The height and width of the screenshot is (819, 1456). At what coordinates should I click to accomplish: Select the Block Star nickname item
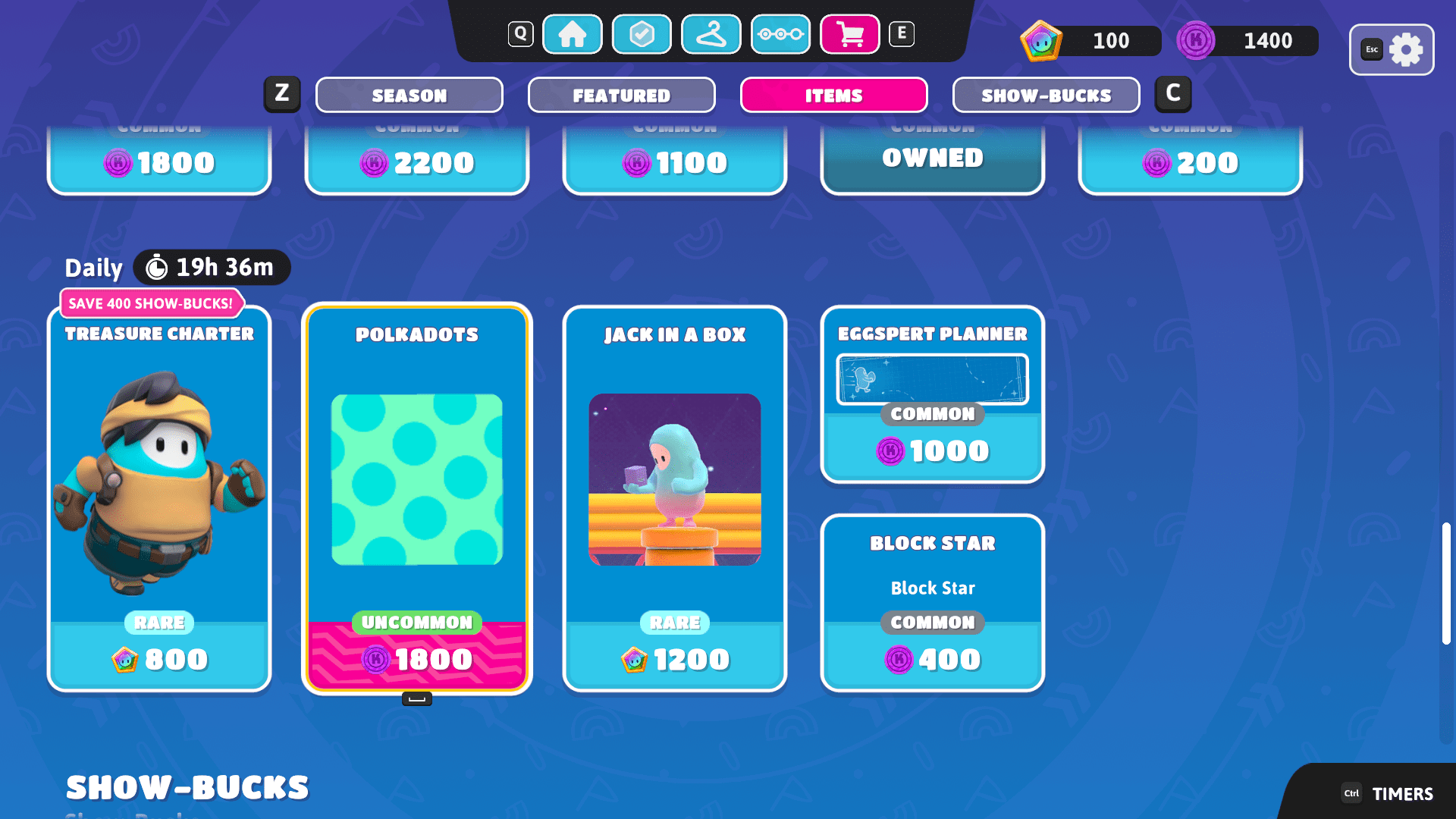tap(932, 603)
